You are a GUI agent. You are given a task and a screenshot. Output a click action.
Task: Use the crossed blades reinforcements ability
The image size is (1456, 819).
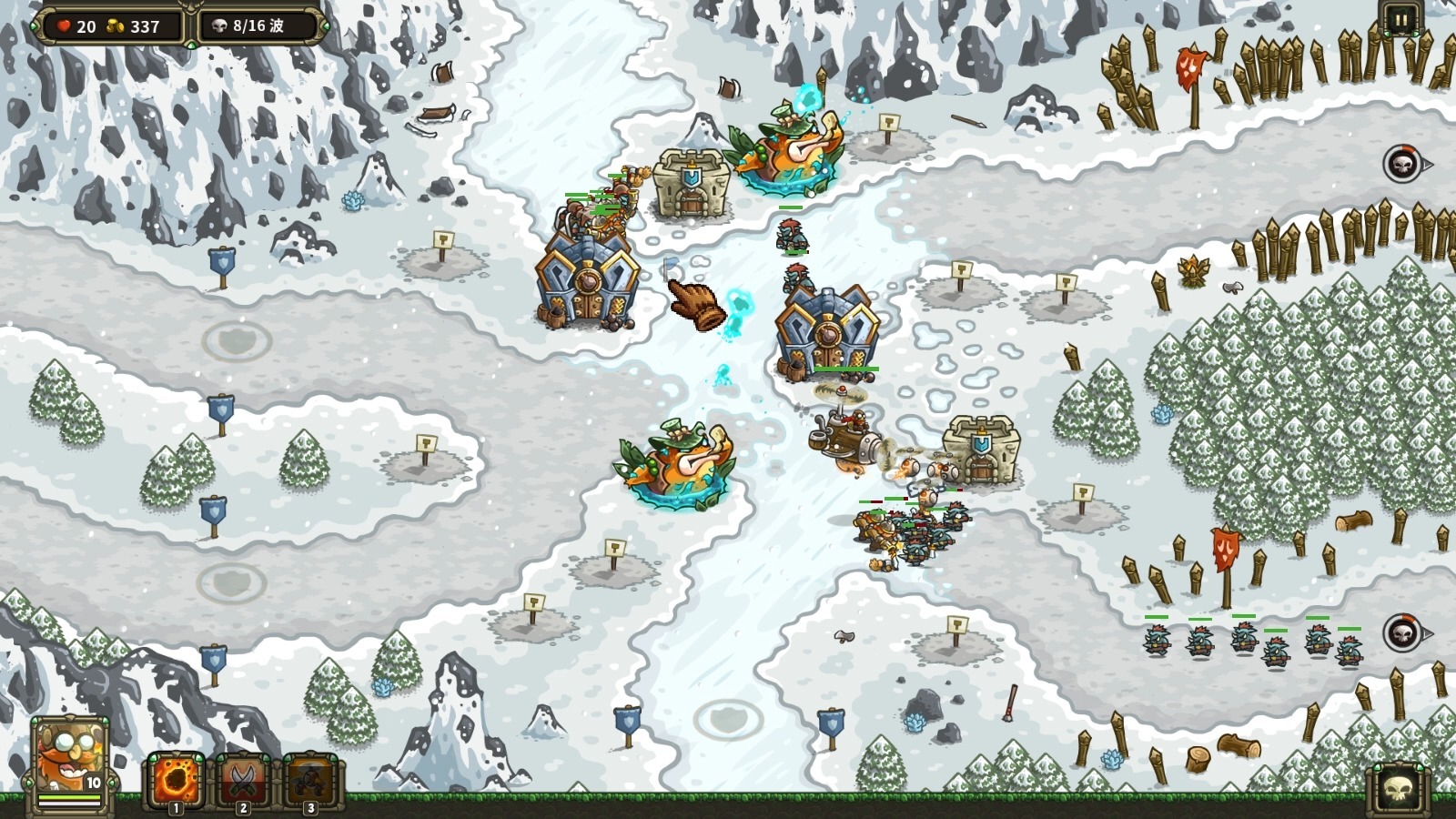click(243, 780)
